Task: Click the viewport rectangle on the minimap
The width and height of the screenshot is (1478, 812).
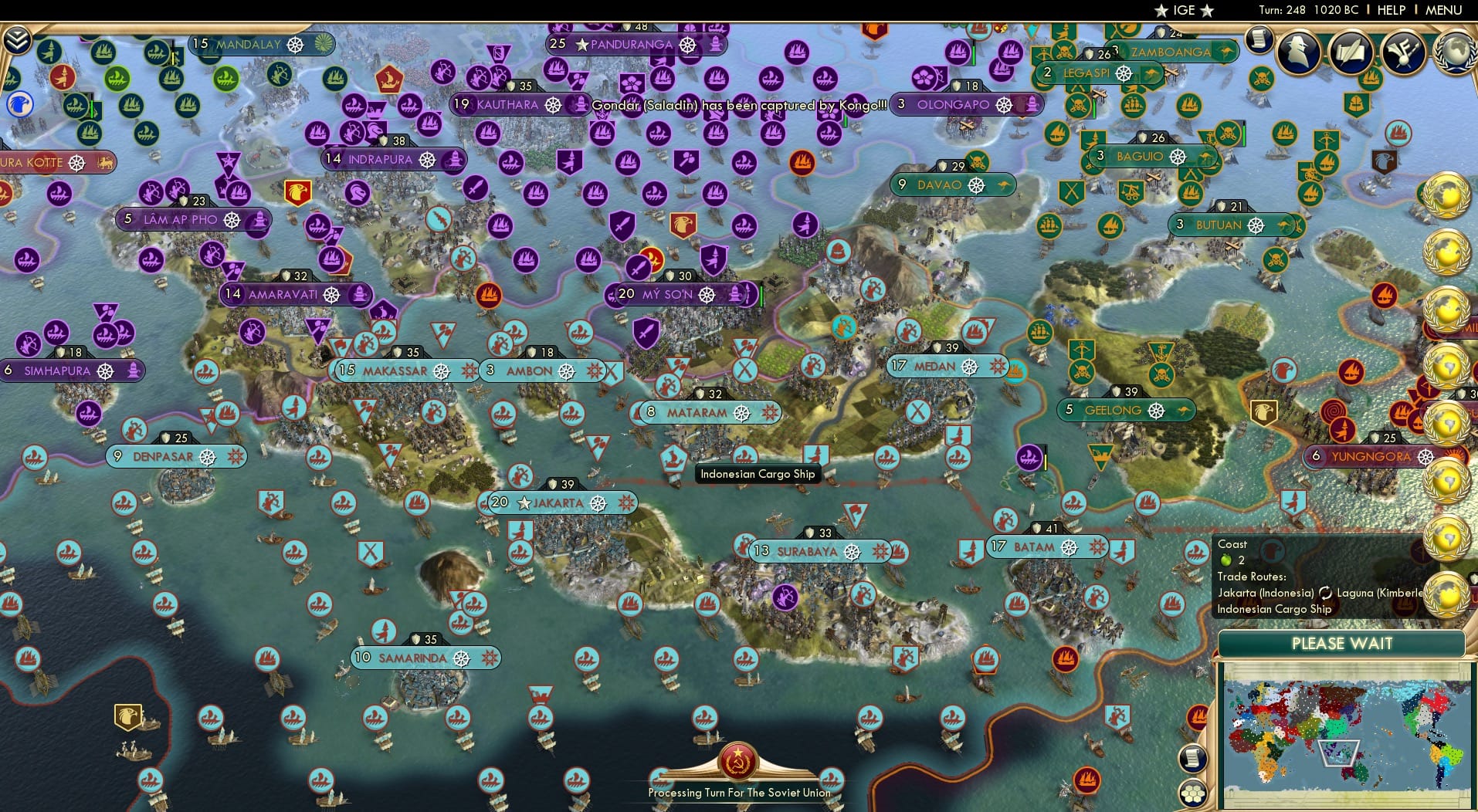Action: [1340, 753]
